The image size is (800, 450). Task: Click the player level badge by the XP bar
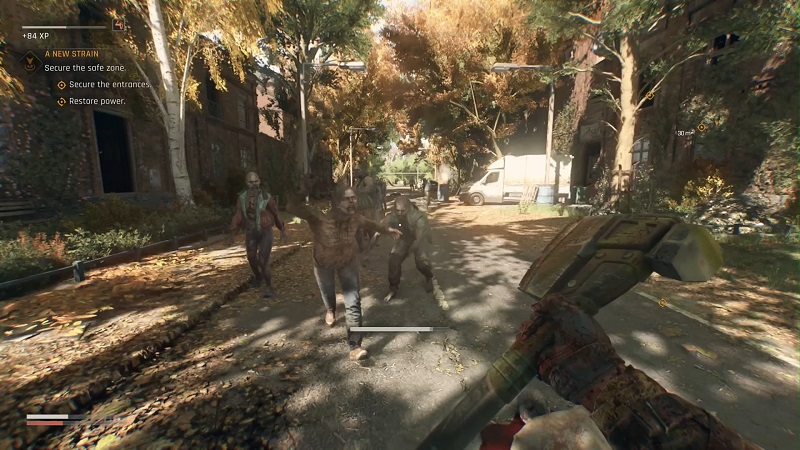pos(119,24)
